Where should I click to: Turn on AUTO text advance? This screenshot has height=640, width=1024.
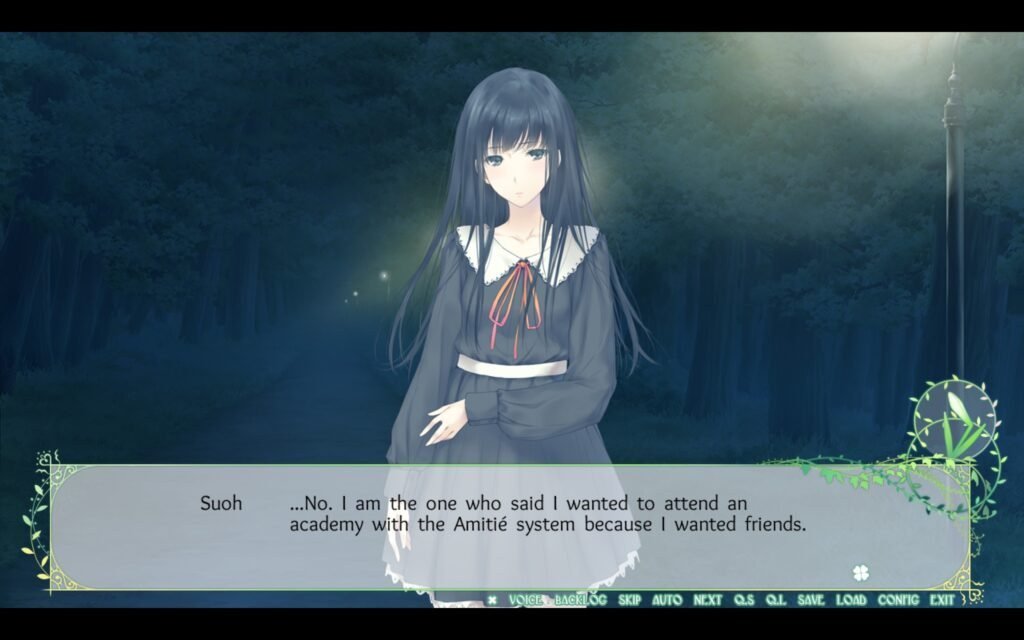[667, 600]
